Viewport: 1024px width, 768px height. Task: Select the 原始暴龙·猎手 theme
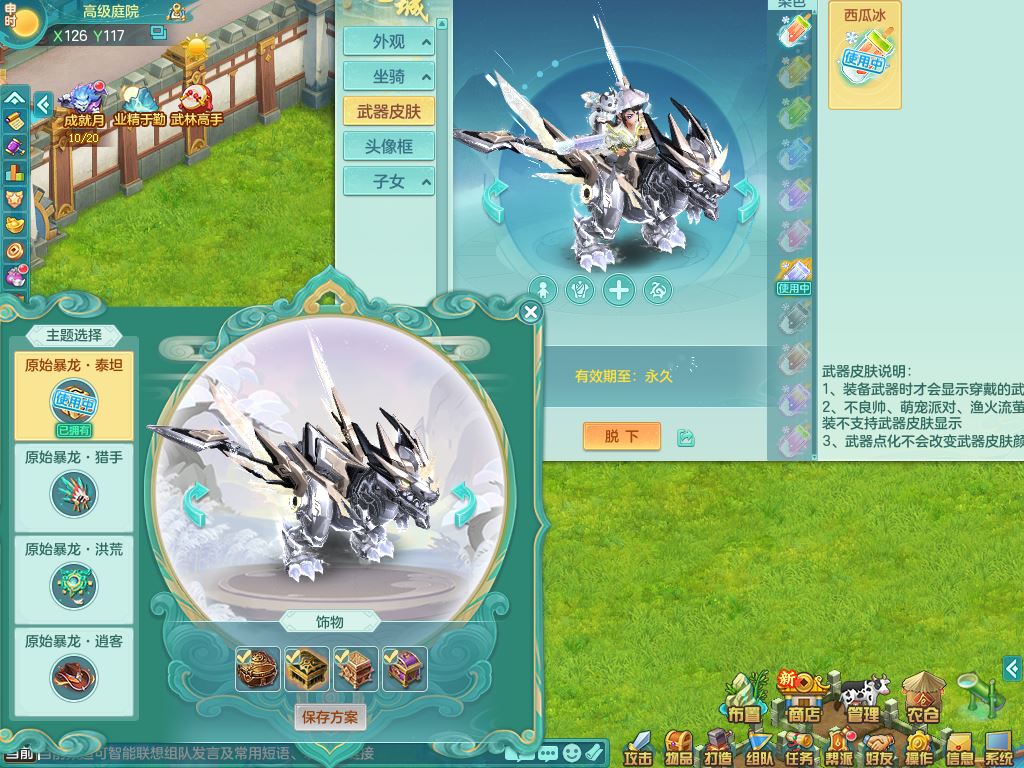(74, 483)
